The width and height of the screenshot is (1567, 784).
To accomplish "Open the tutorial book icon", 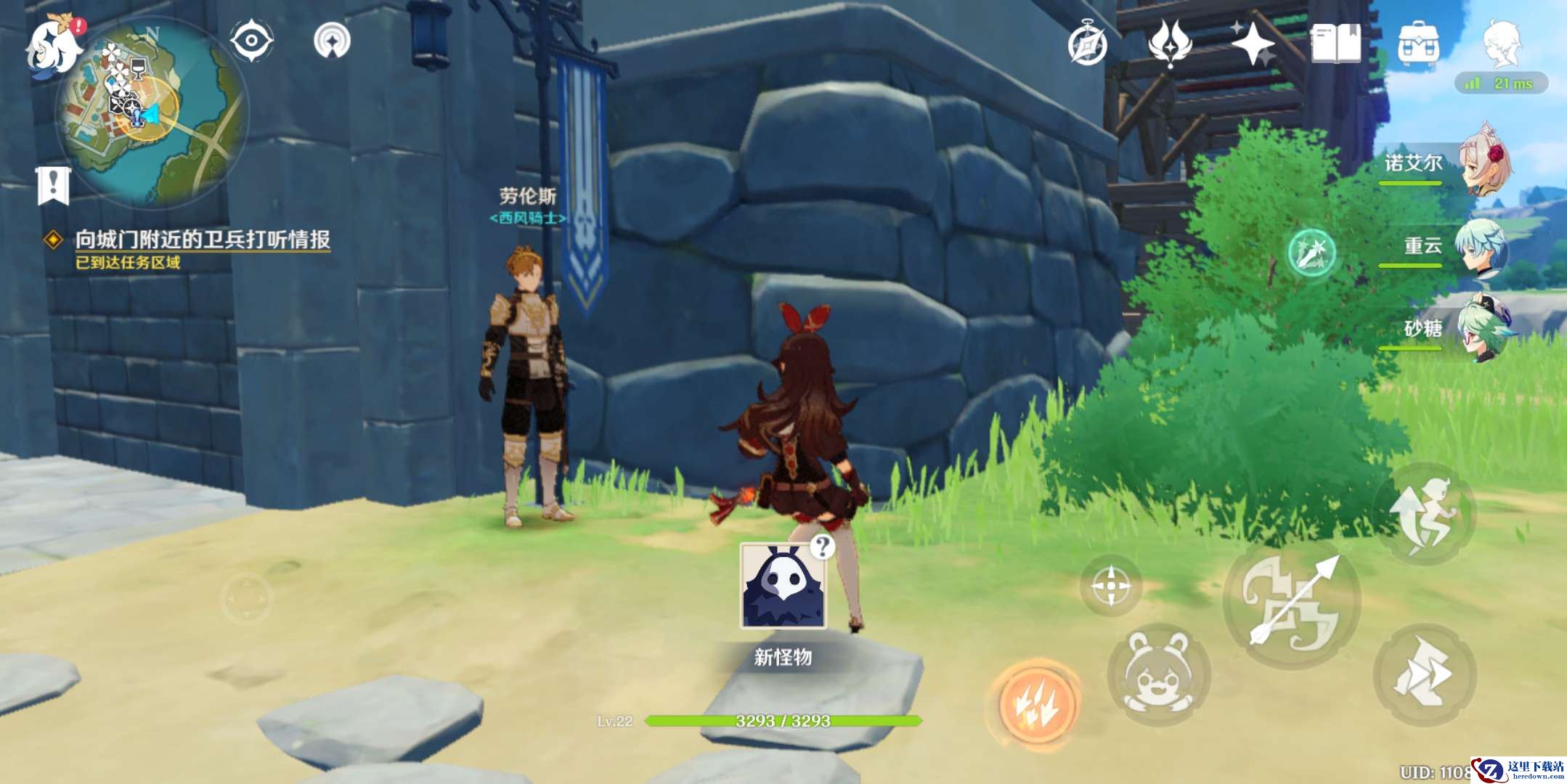I will [x=1336, y=44].
